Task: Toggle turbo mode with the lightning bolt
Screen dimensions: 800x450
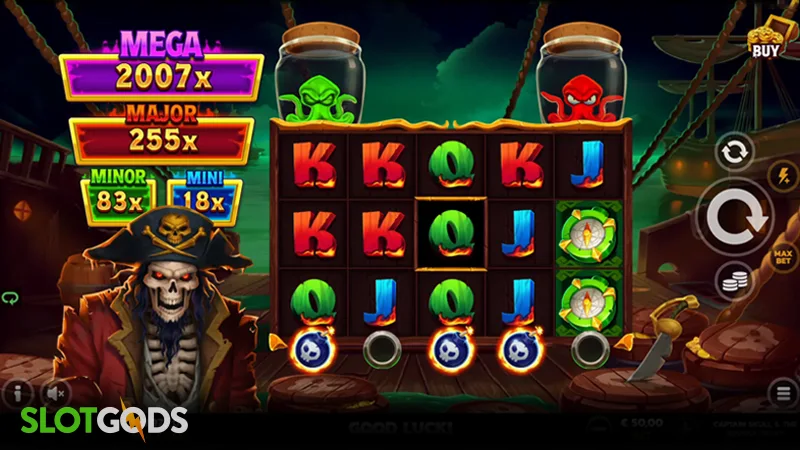Action: click(x=783, y=176)
